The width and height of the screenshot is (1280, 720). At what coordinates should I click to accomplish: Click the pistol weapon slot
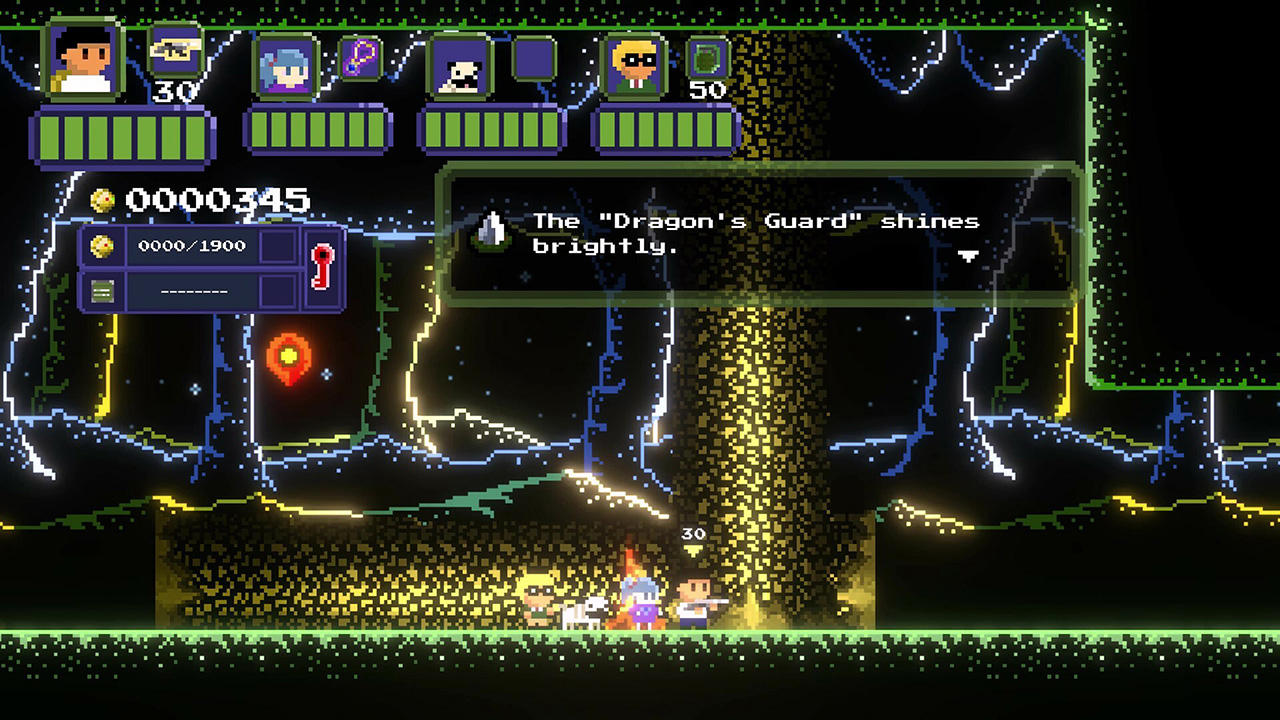(175, 50)
